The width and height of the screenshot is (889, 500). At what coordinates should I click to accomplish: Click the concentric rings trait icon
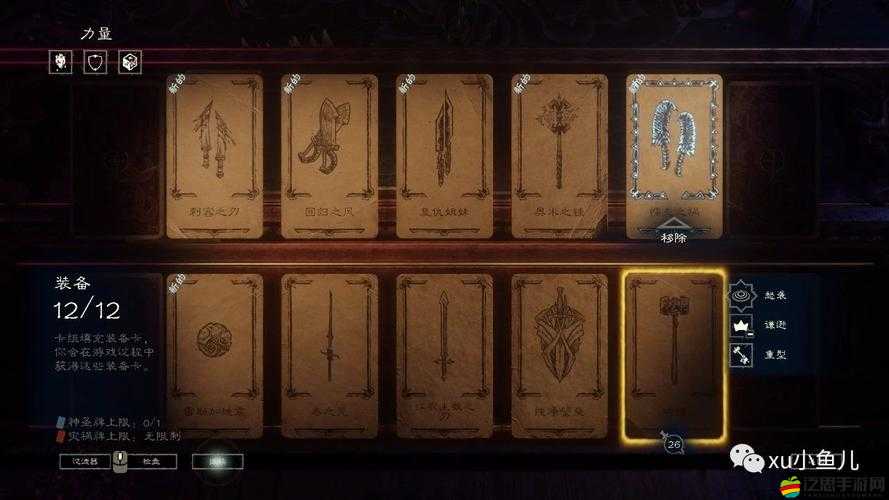(x=741, y=294)
